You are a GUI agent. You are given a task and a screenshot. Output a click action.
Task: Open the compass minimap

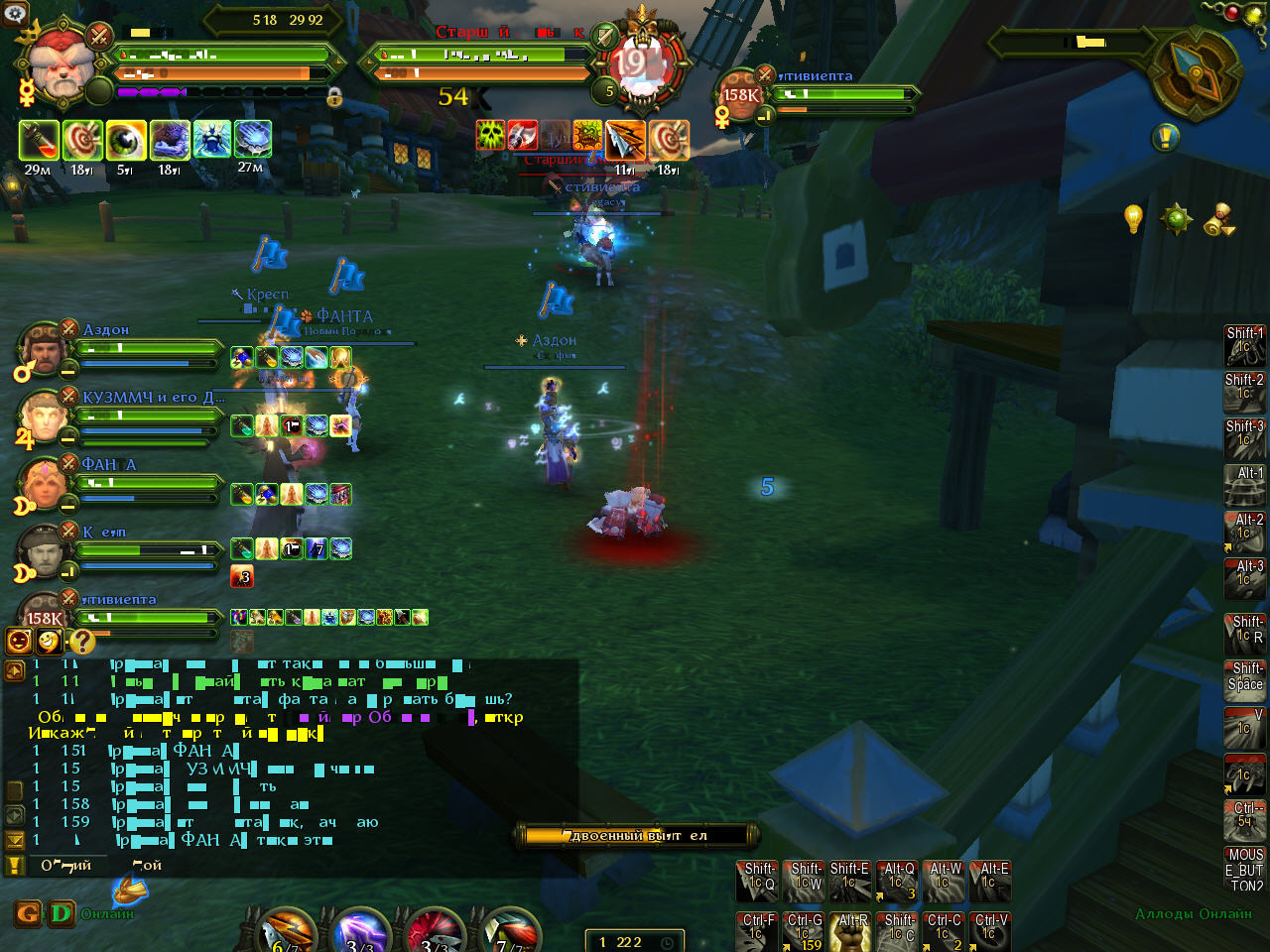click(1194, 69)
